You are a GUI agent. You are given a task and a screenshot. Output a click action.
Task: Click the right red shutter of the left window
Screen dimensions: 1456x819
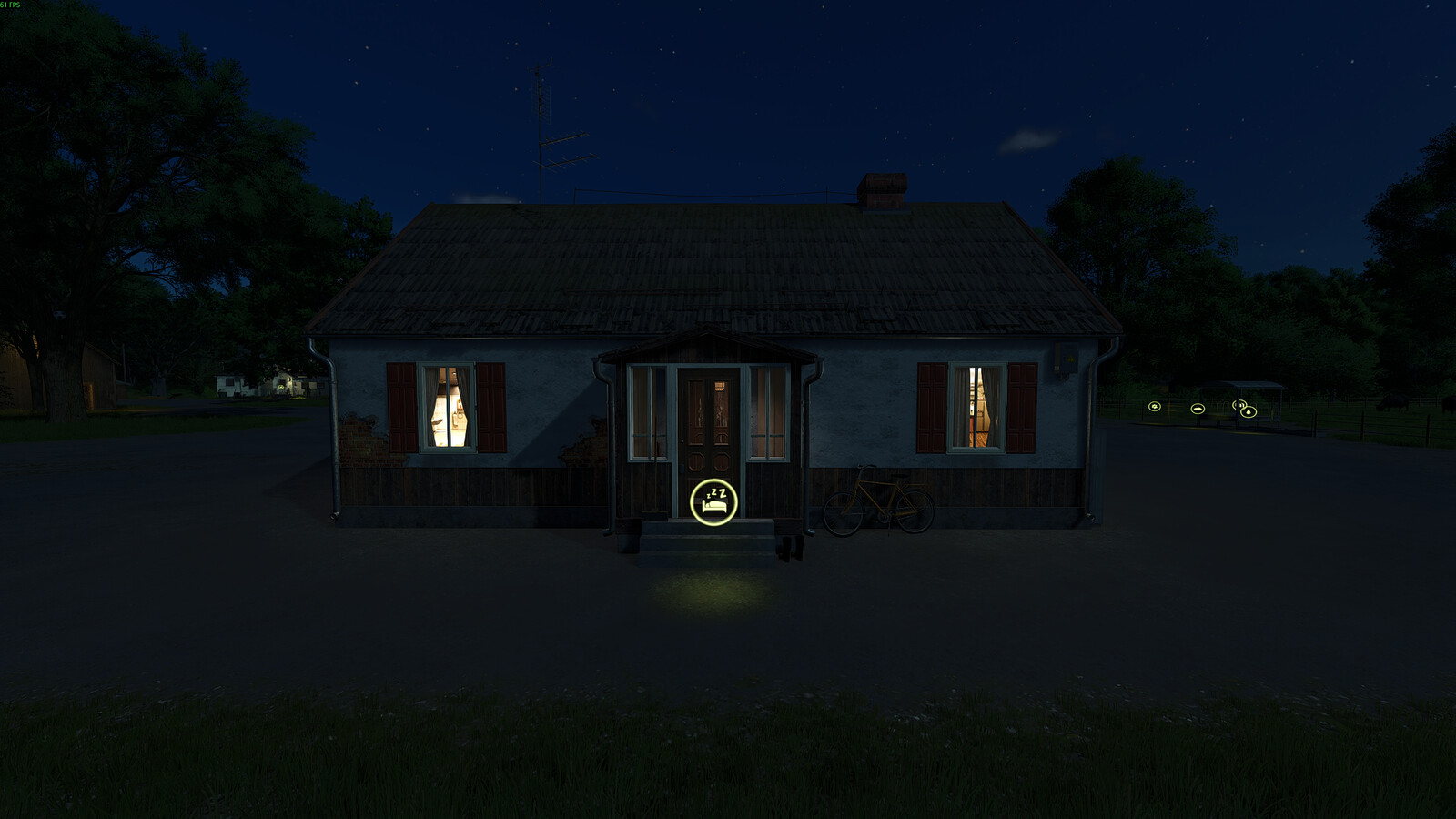tap(491, 407)
